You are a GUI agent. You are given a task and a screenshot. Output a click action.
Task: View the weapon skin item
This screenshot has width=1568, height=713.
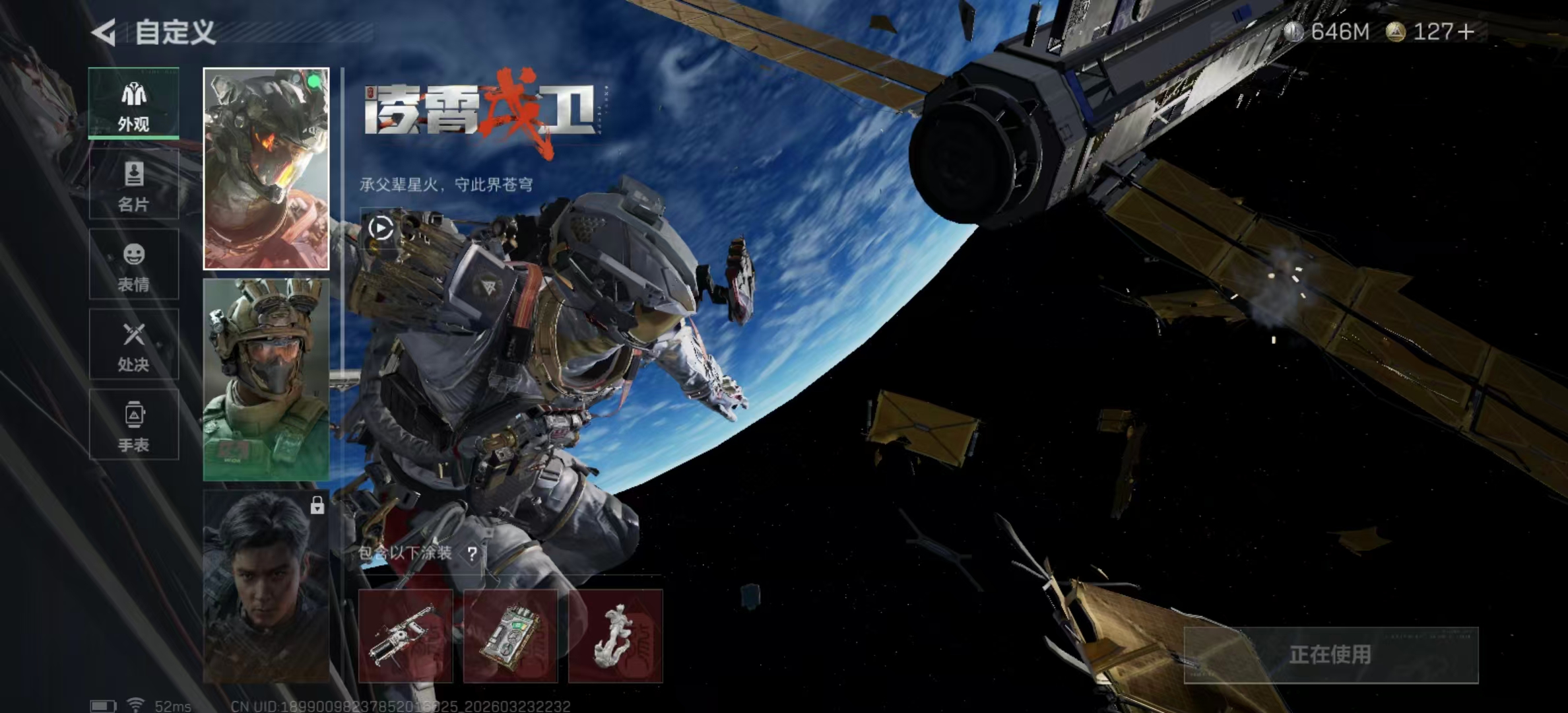point(405,636)
